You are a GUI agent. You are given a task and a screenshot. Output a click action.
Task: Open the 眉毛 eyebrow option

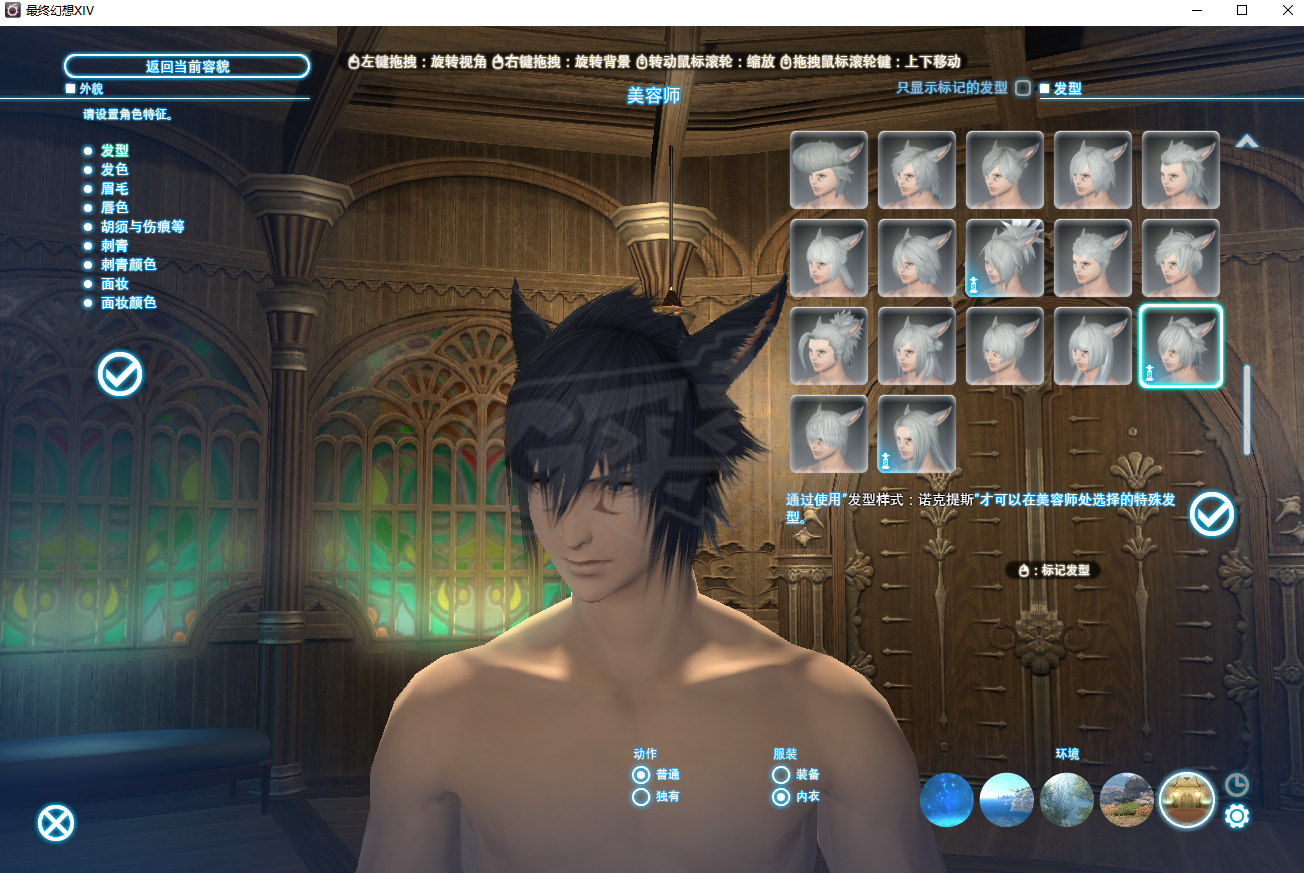(114, 189)
